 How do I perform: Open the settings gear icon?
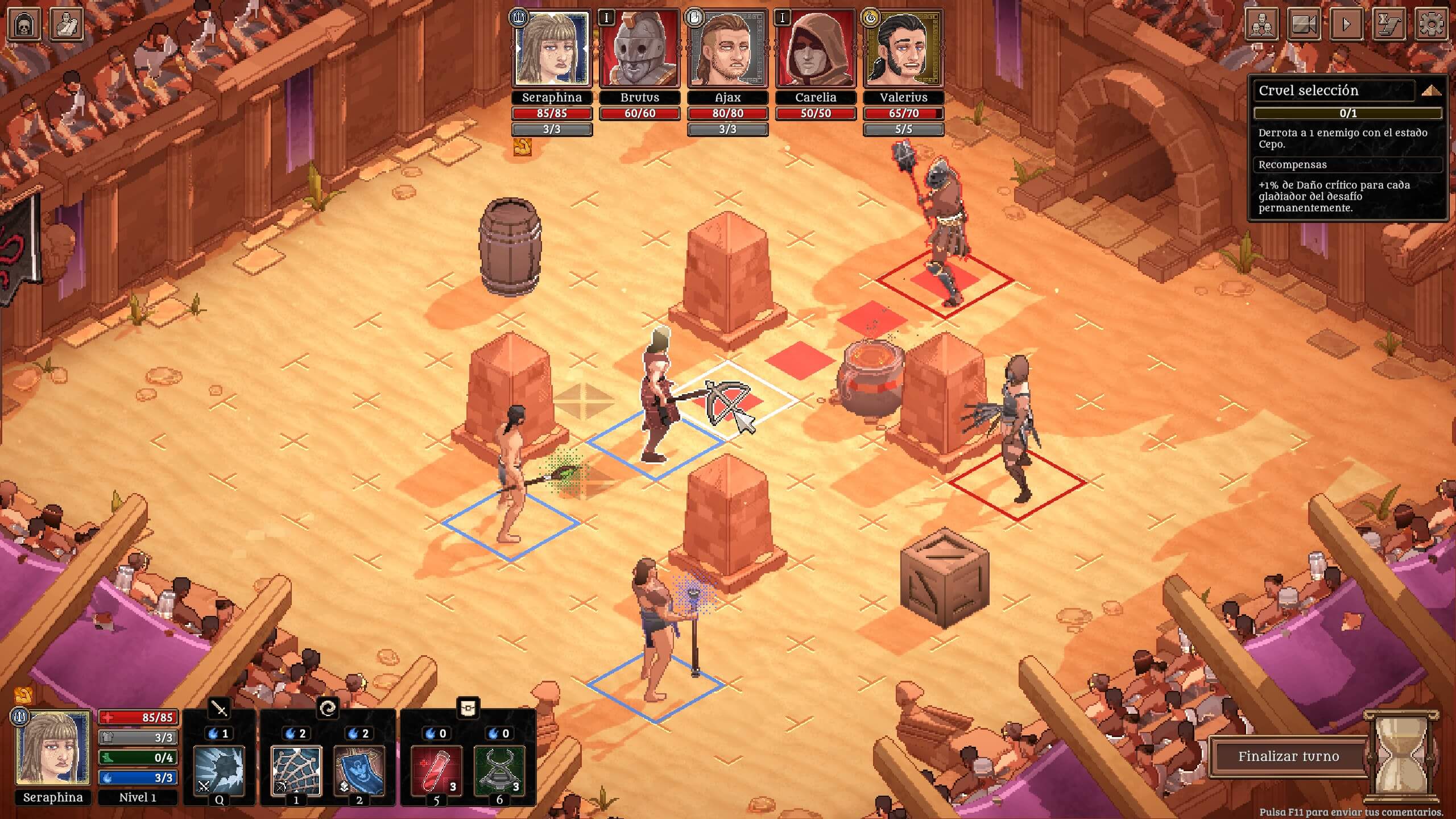1431,24
